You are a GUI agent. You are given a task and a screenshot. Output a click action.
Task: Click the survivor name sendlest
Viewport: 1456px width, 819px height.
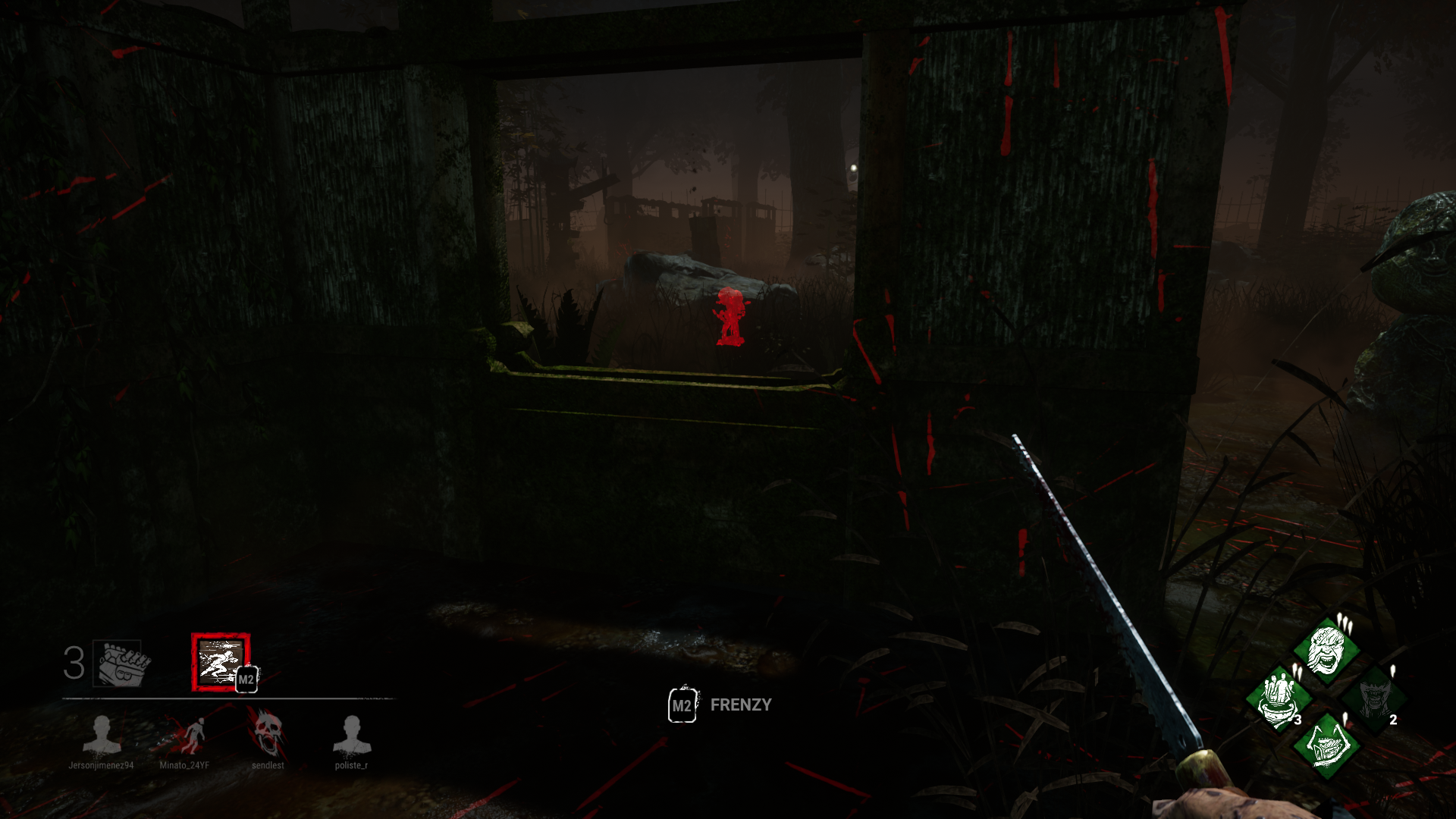point(269,766)
